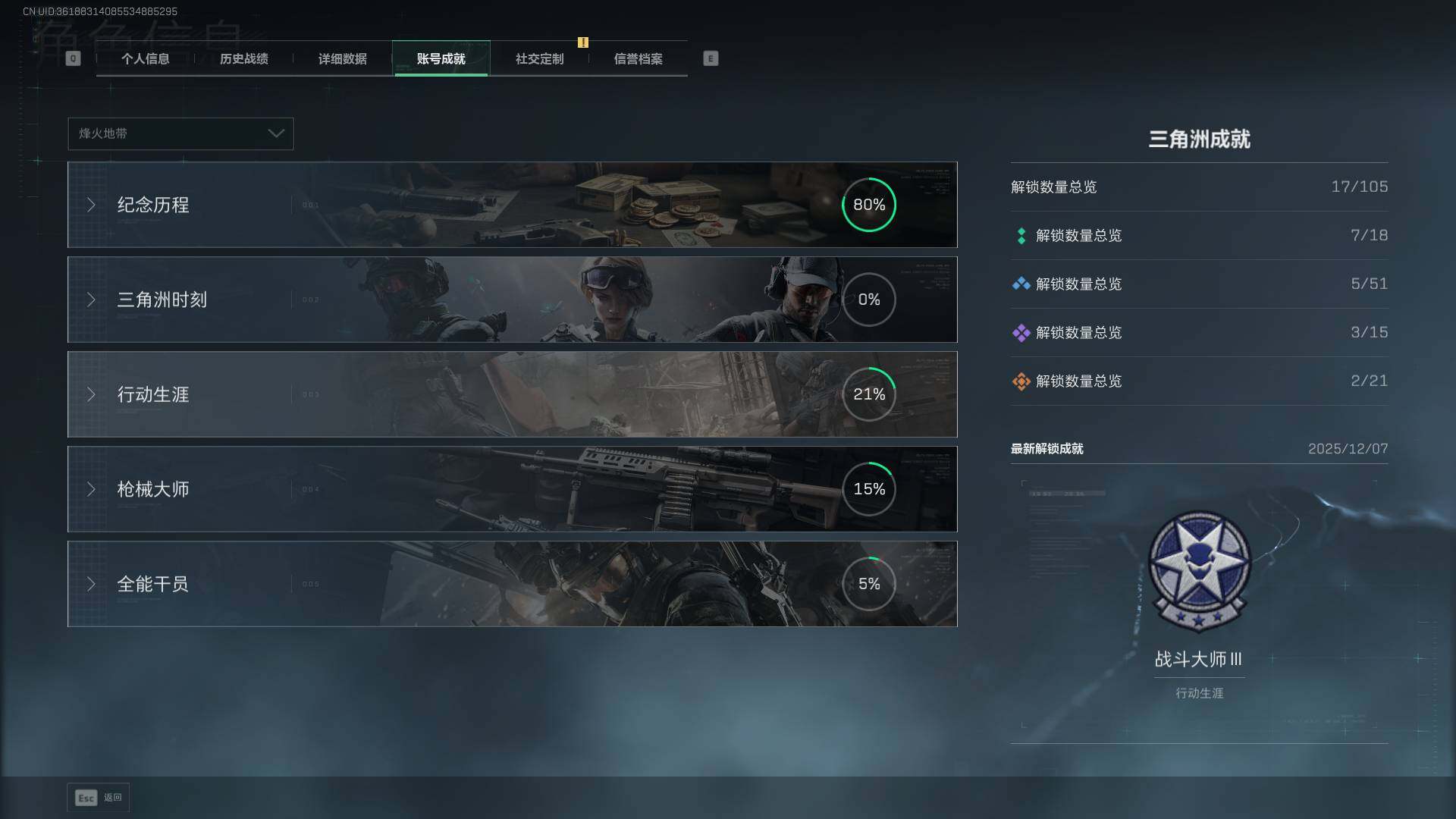
Task: Switch to the 个人信息 tab
Action: (x=145, y=59)
